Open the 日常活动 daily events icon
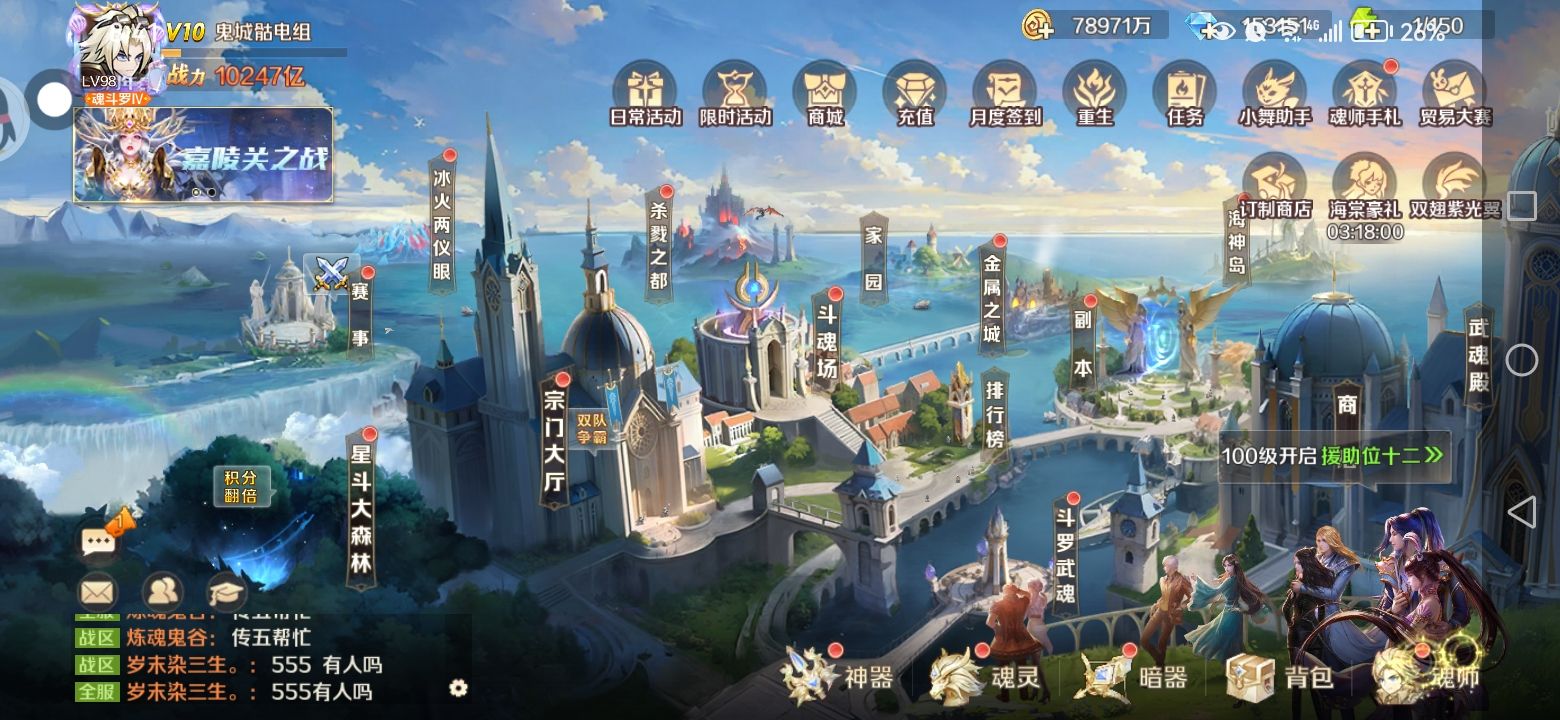The image size is (1560, 720). click(645, 92)
